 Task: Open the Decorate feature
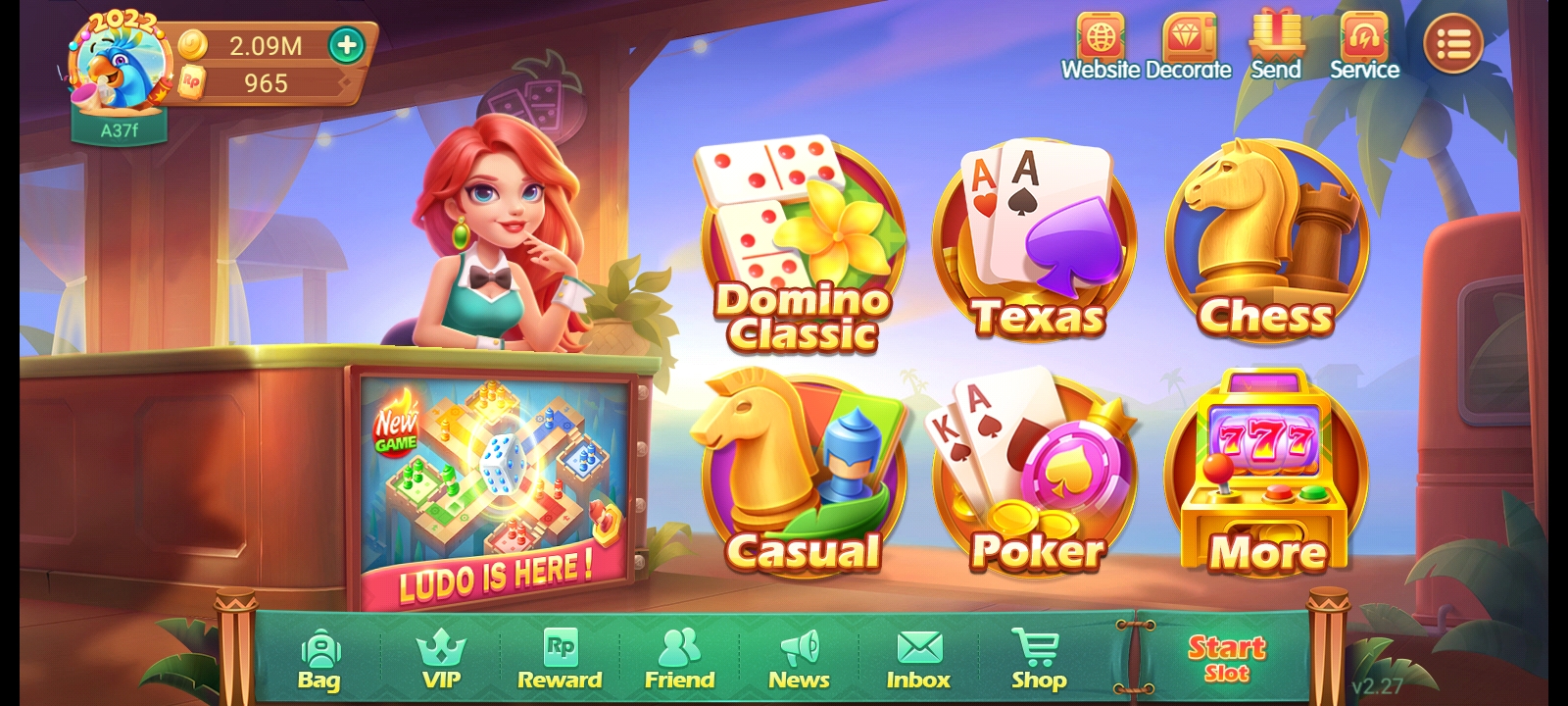(x=1187, y=39)
